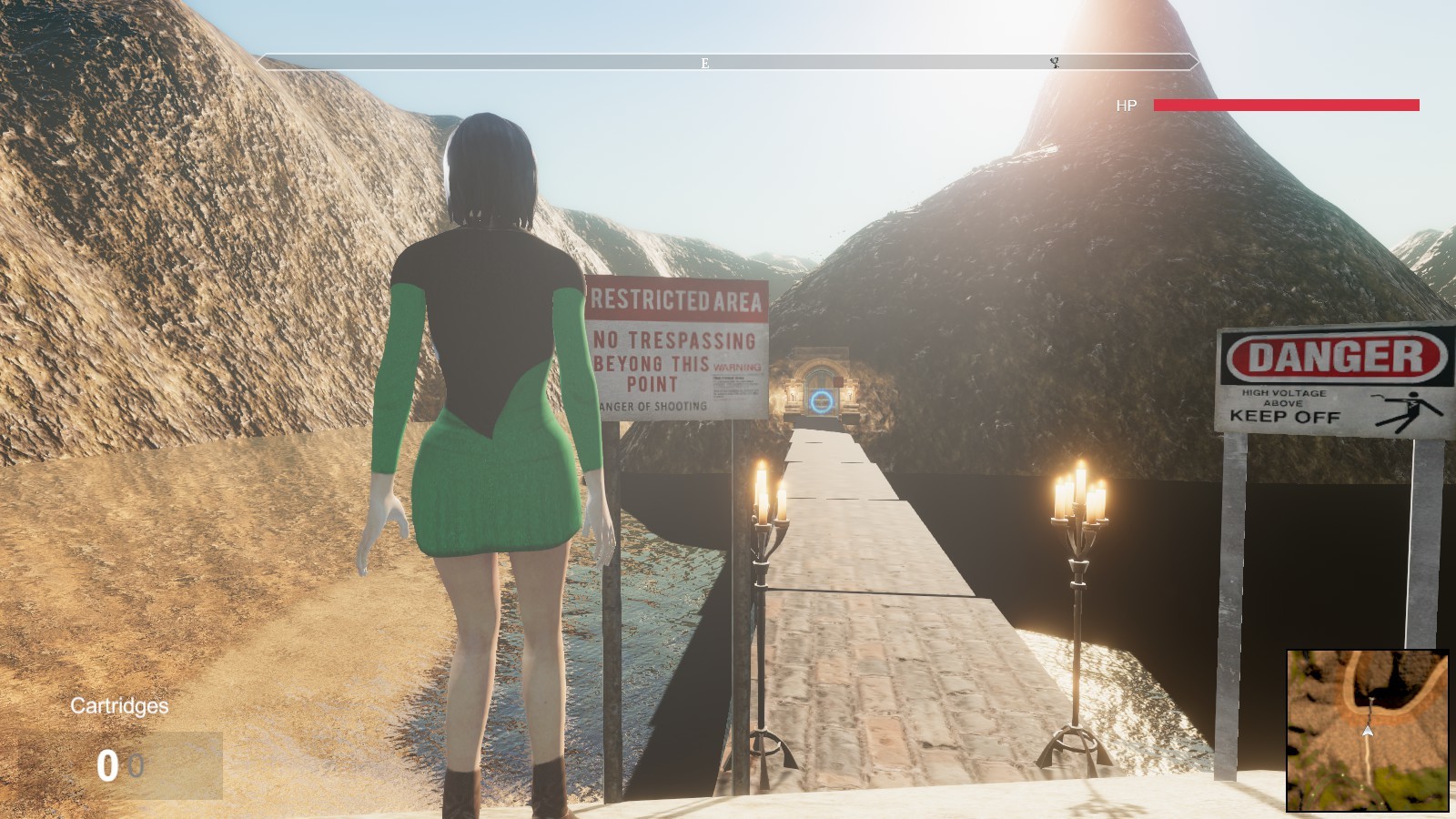This screenshot has width=1456, height=819.
Task: Click the NO TRESPASSING text on the sign
Action: (x=676, y=339)
